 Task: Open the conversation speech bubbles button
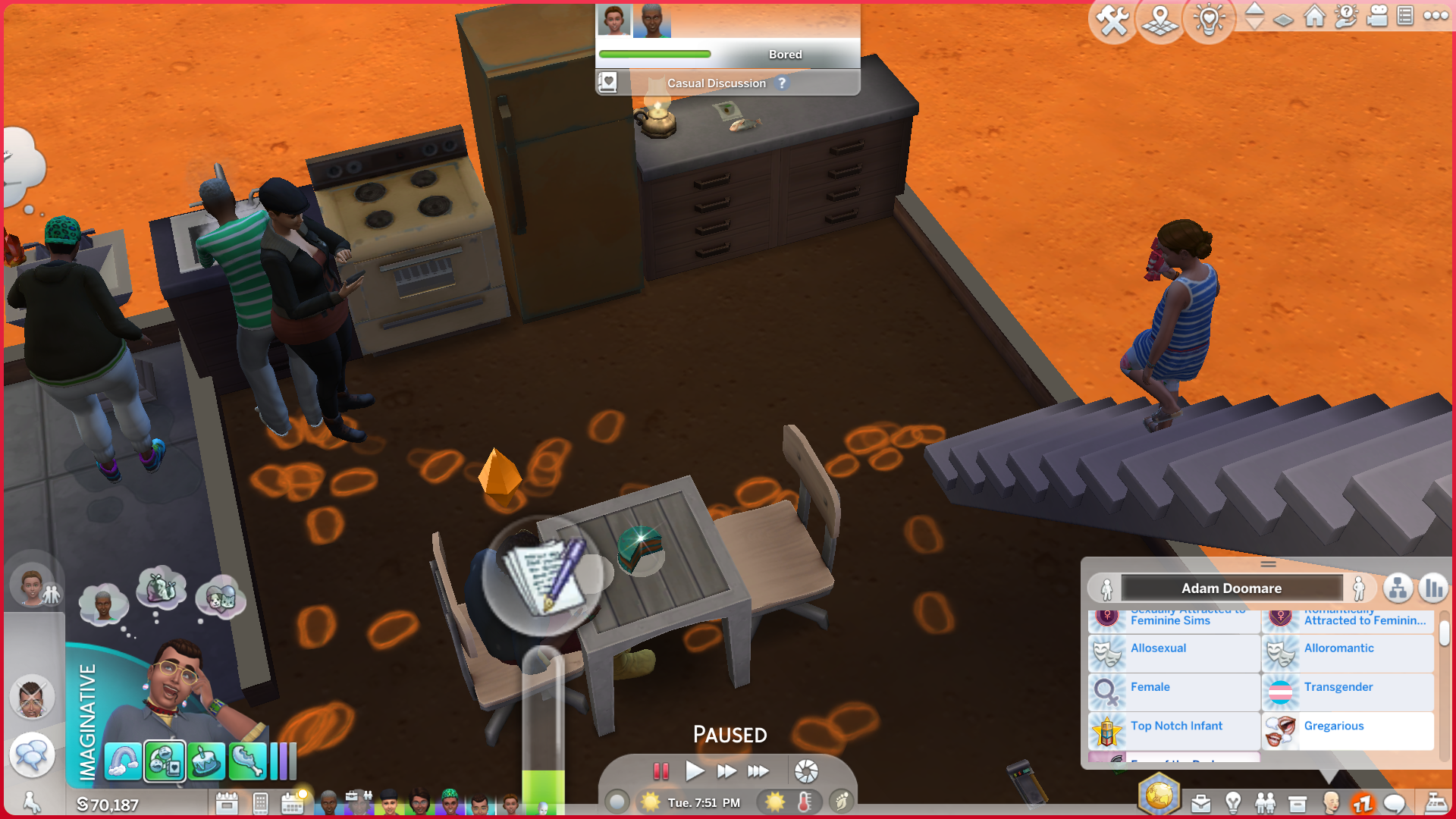(32, 755)
